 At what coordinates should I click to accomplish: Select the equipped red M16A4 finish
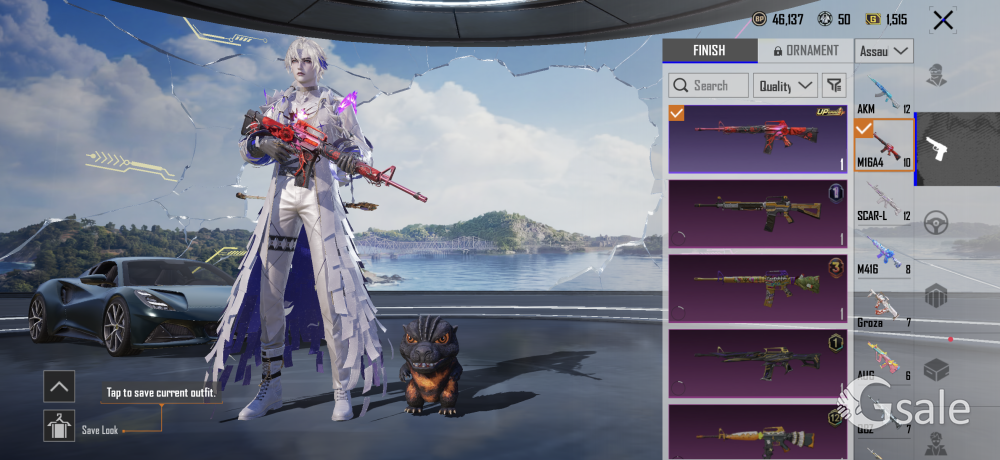click(757, 139)
